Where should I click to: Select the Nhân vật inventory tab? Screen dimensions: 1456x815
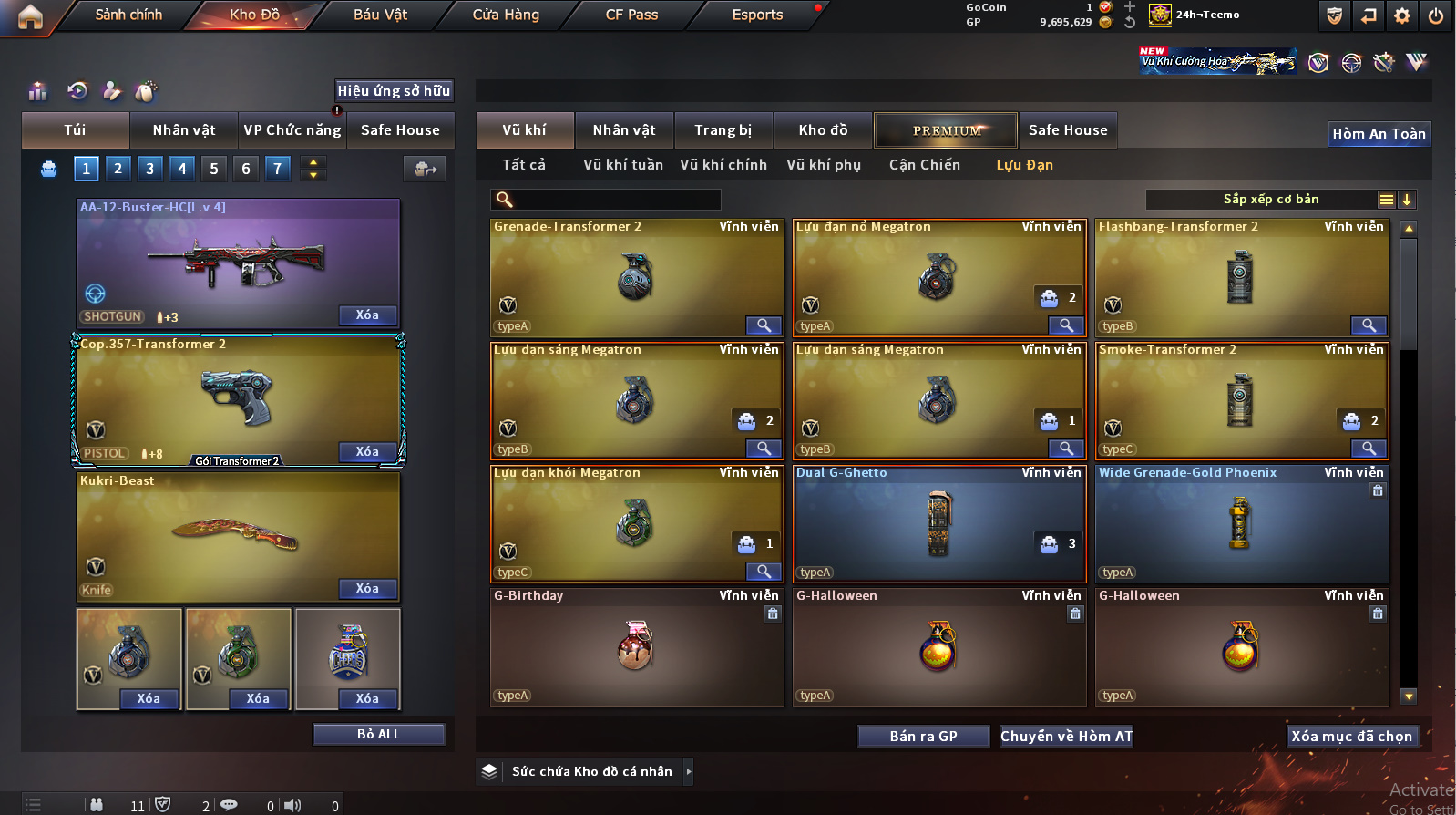click(x=624, y=130)
